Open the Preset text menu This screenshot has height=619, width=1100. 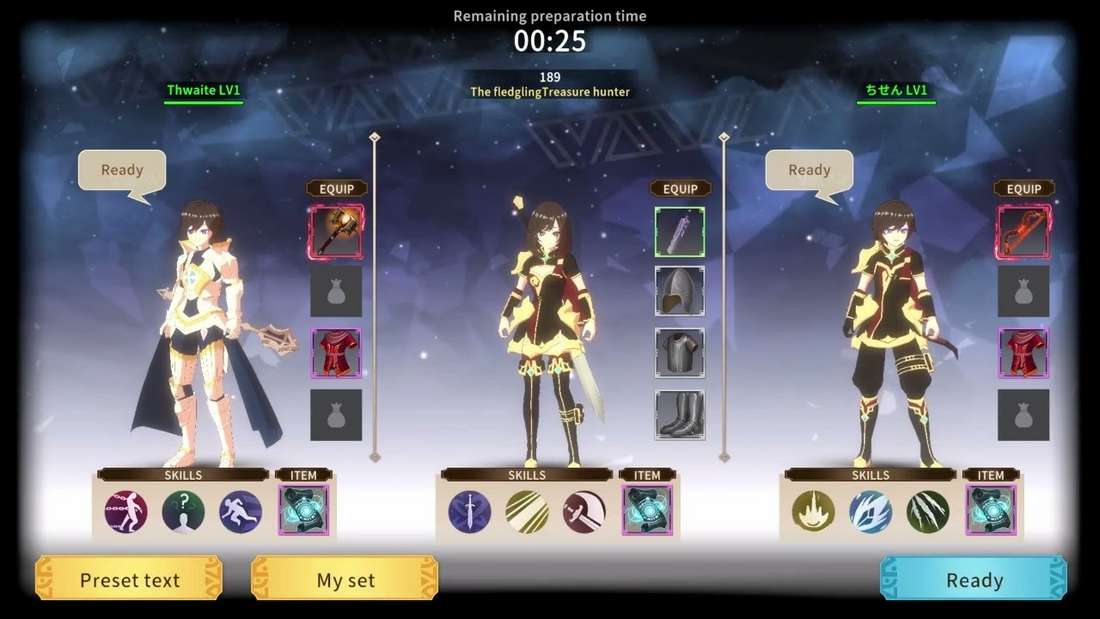(129, 579)
